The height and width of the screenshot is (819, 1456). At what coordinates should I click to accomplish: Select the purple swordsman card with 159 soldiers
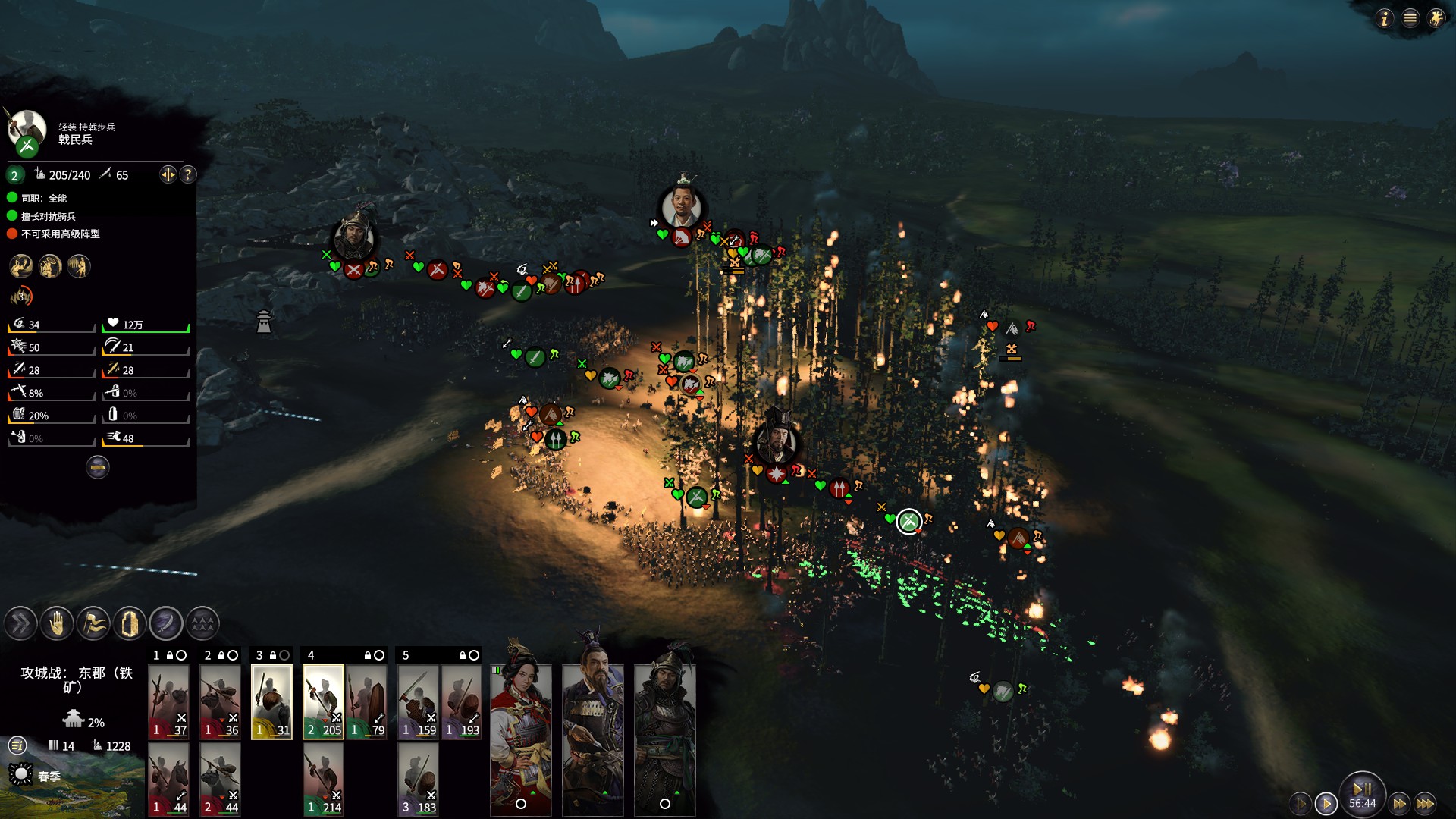(x=418, y=701)
